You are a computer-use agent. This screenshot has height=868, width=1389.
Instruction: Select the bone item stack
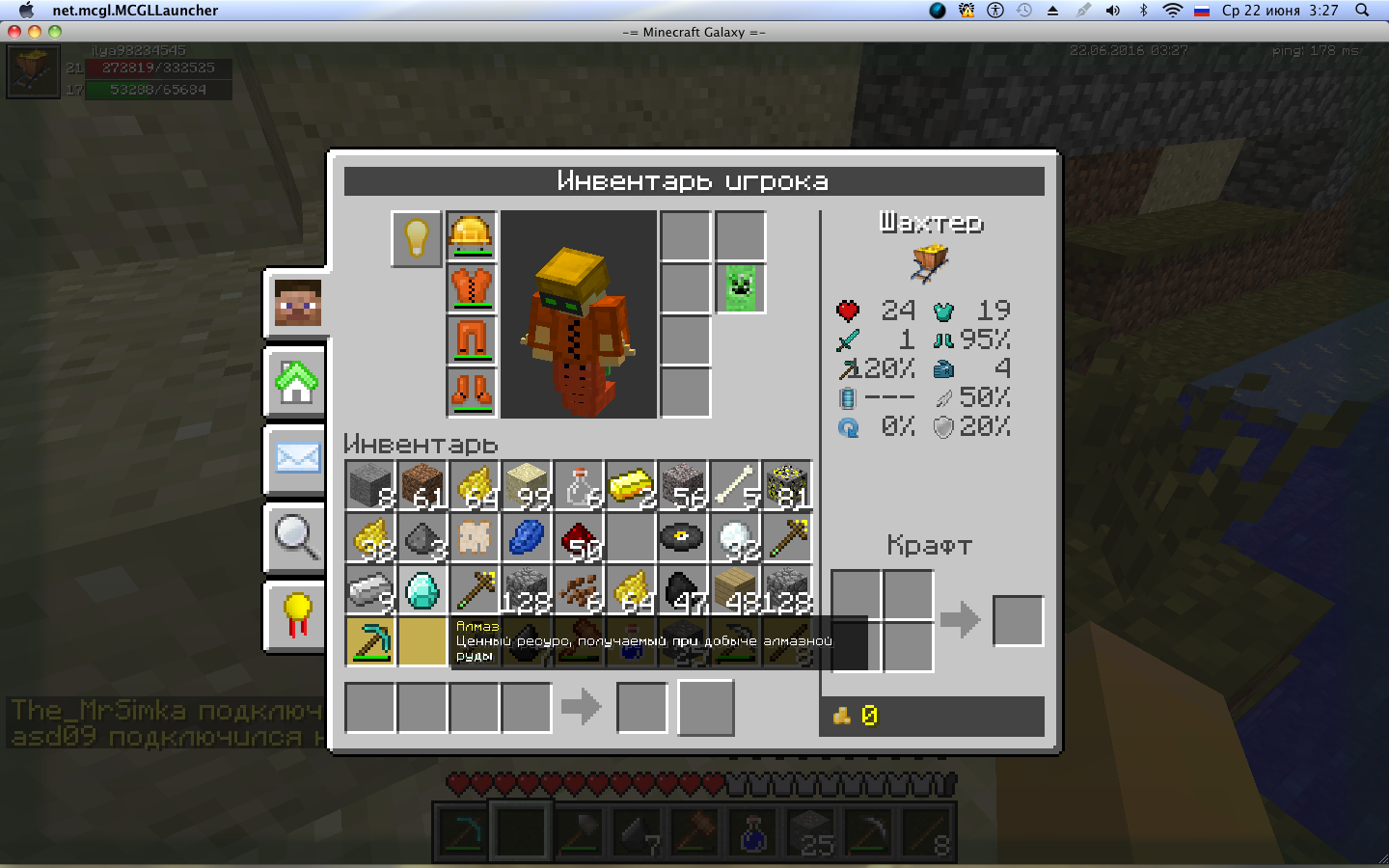[735, 485]
